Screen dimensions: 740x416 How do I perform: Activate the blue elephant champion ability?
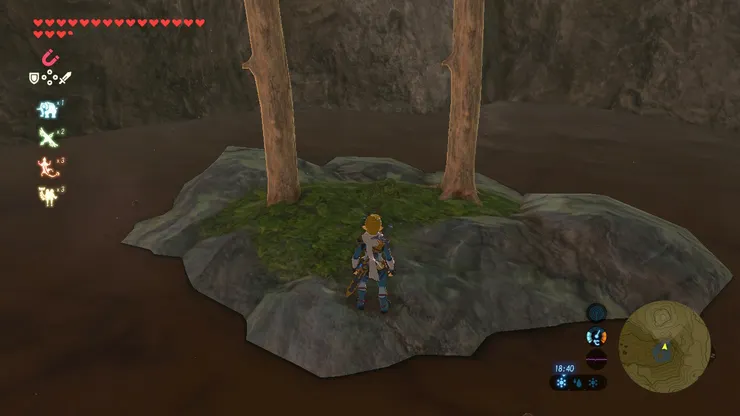tap(46, 109)
